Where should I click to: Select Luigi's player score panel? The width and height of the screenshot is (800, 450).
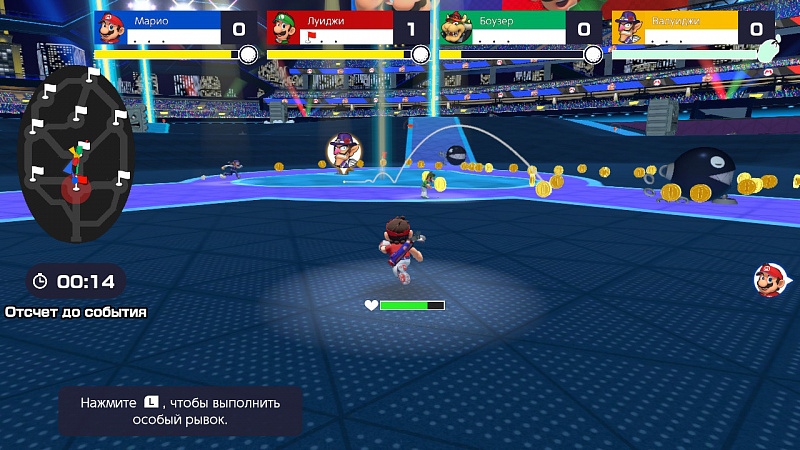pyautogui.click(x=344, y=28)
